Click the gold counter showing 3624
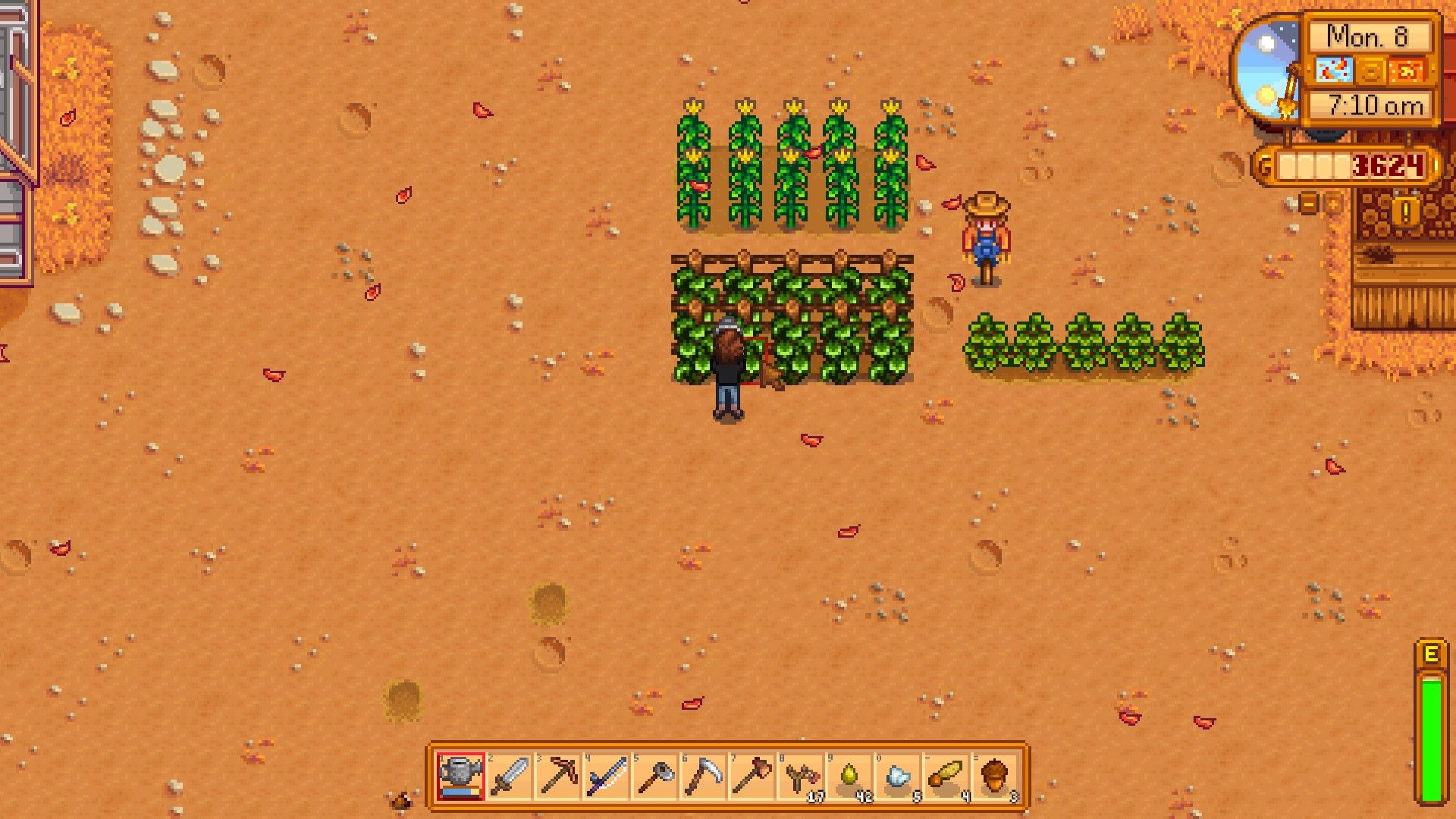This screenshot has height=819, width=1456. (1388, 166)
